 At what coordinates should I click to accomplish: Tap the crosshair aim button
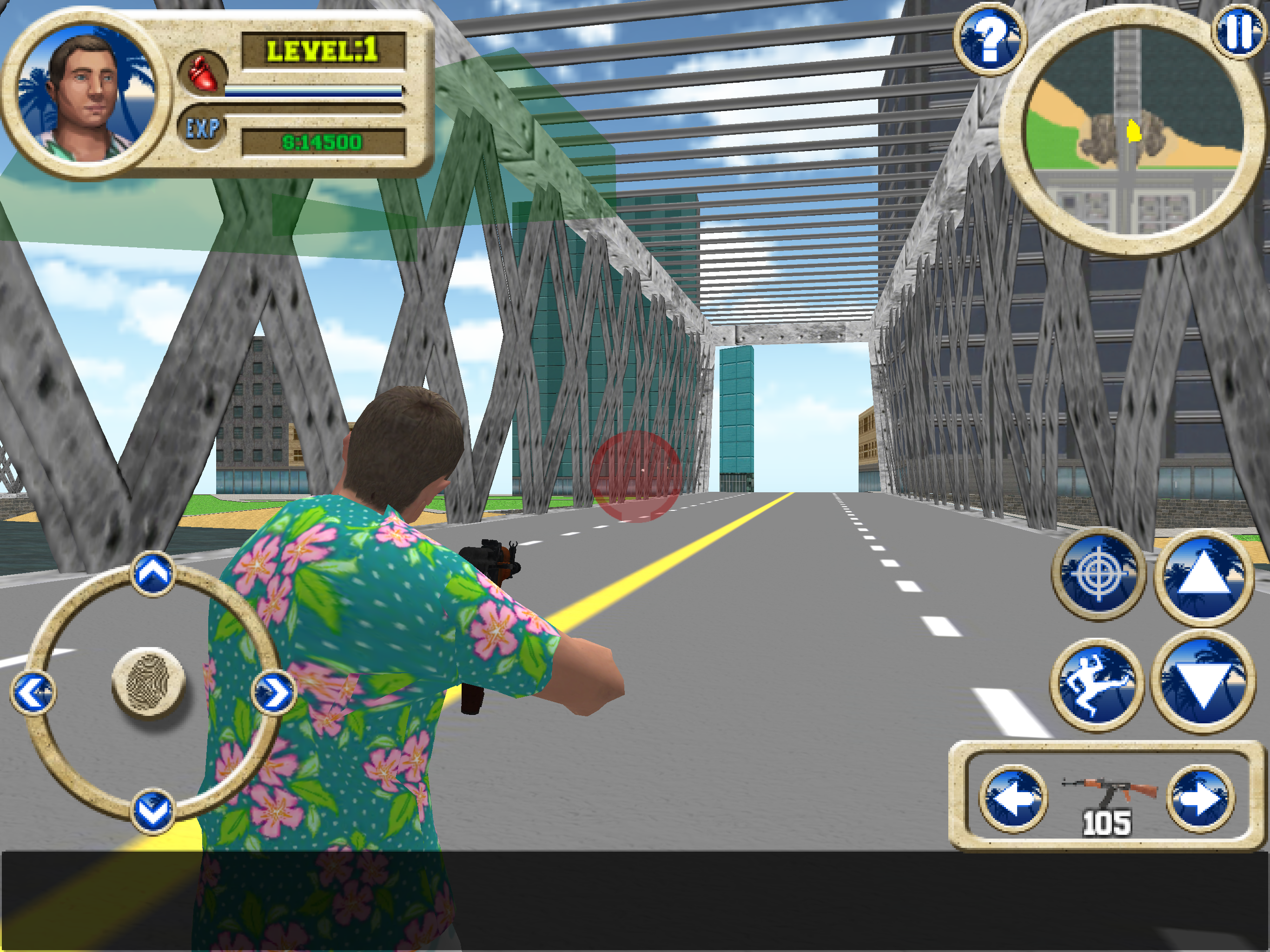point(1098,573)
